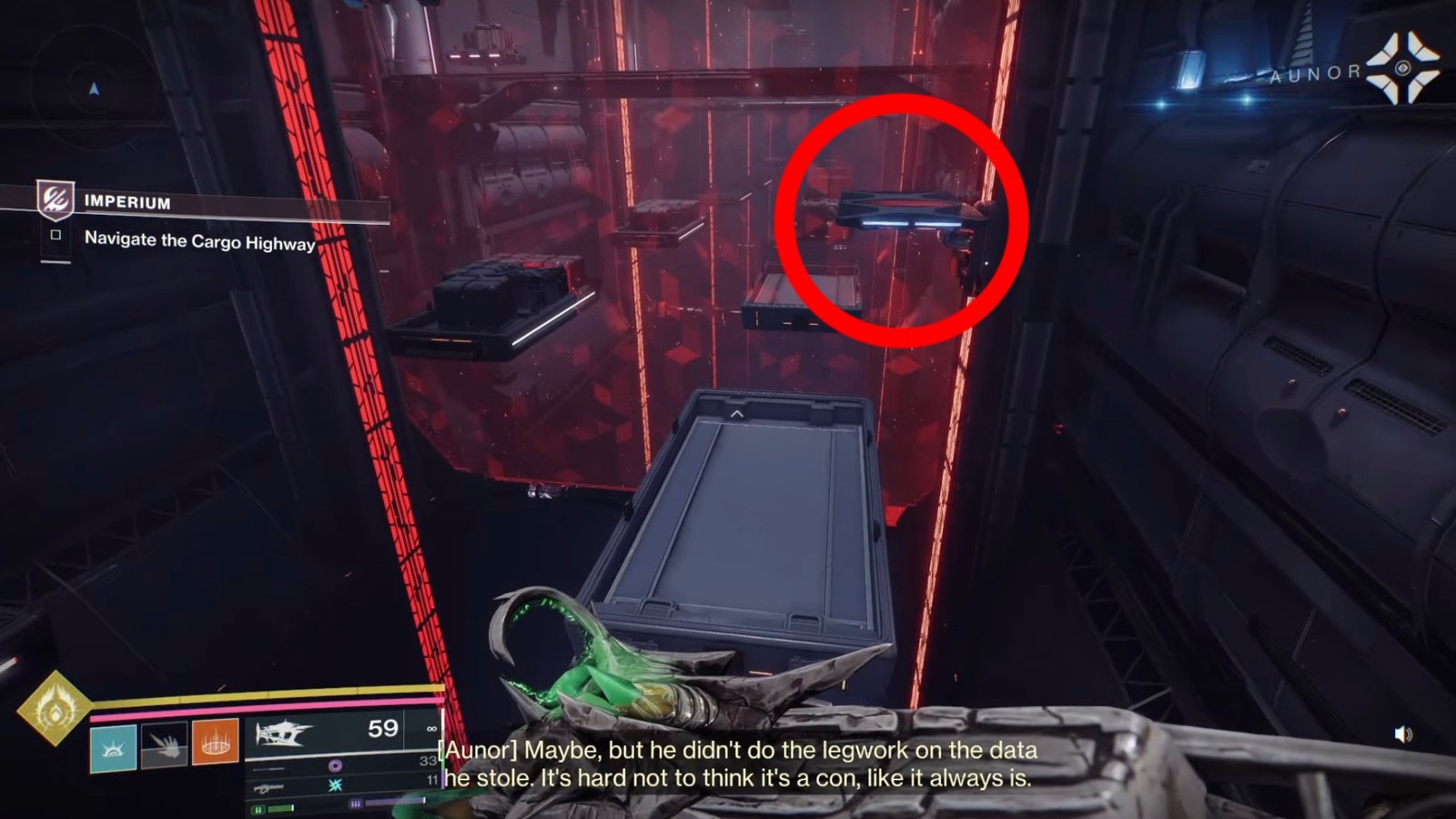Click the Ghost icon beside AUNOR's name
Screen dimensions: 1456x819
coord(1400,70)
